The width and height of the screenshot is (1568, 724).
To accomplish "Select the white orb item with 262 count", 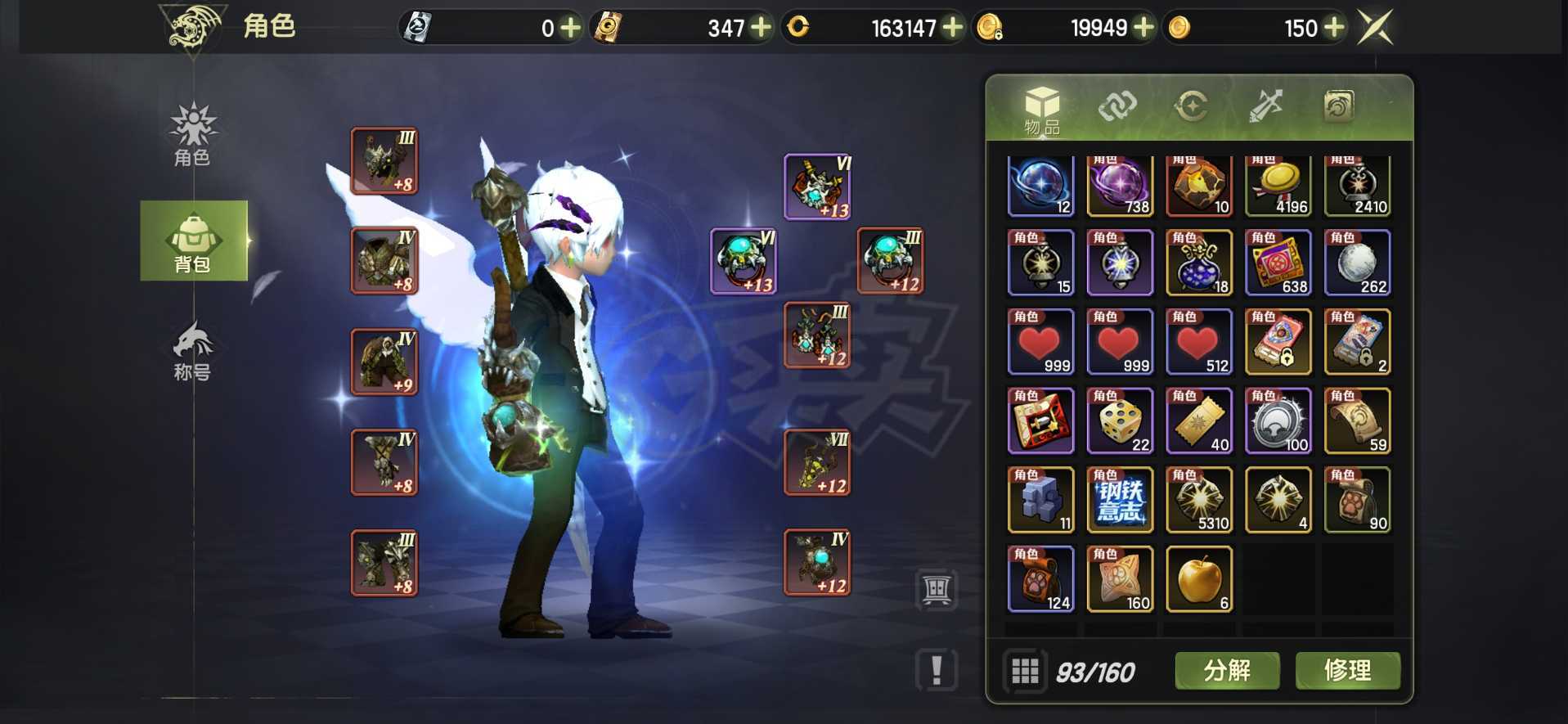I will click(x=1357, y=263).
